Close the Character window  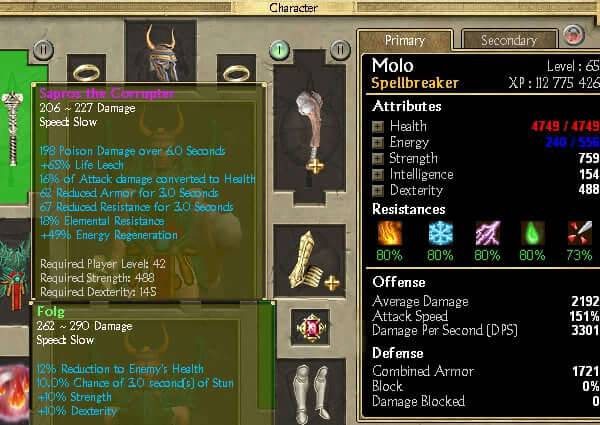tap(575, 35)
